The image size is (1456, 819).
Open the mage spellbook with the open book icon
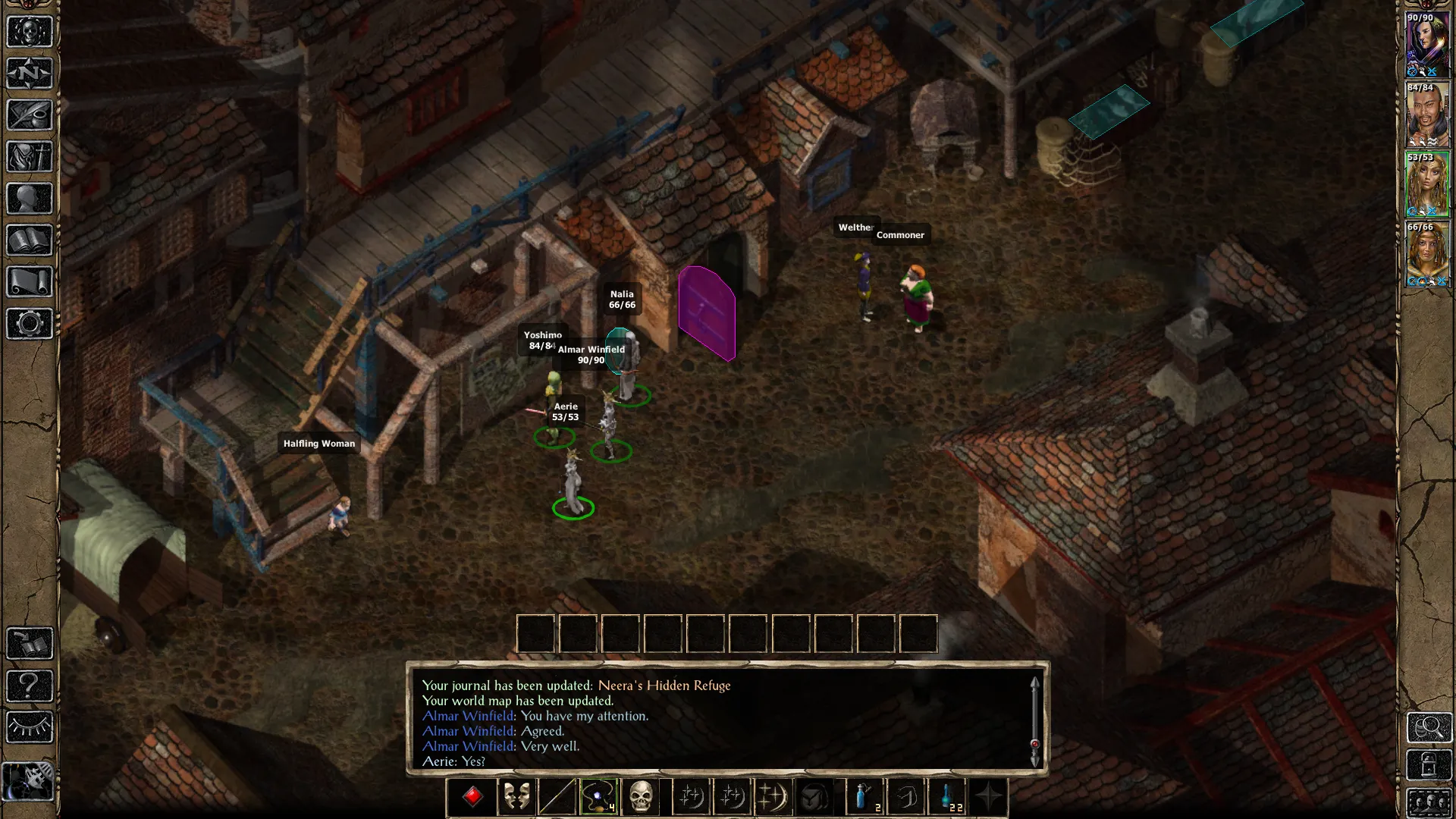[x=30, y=240]
